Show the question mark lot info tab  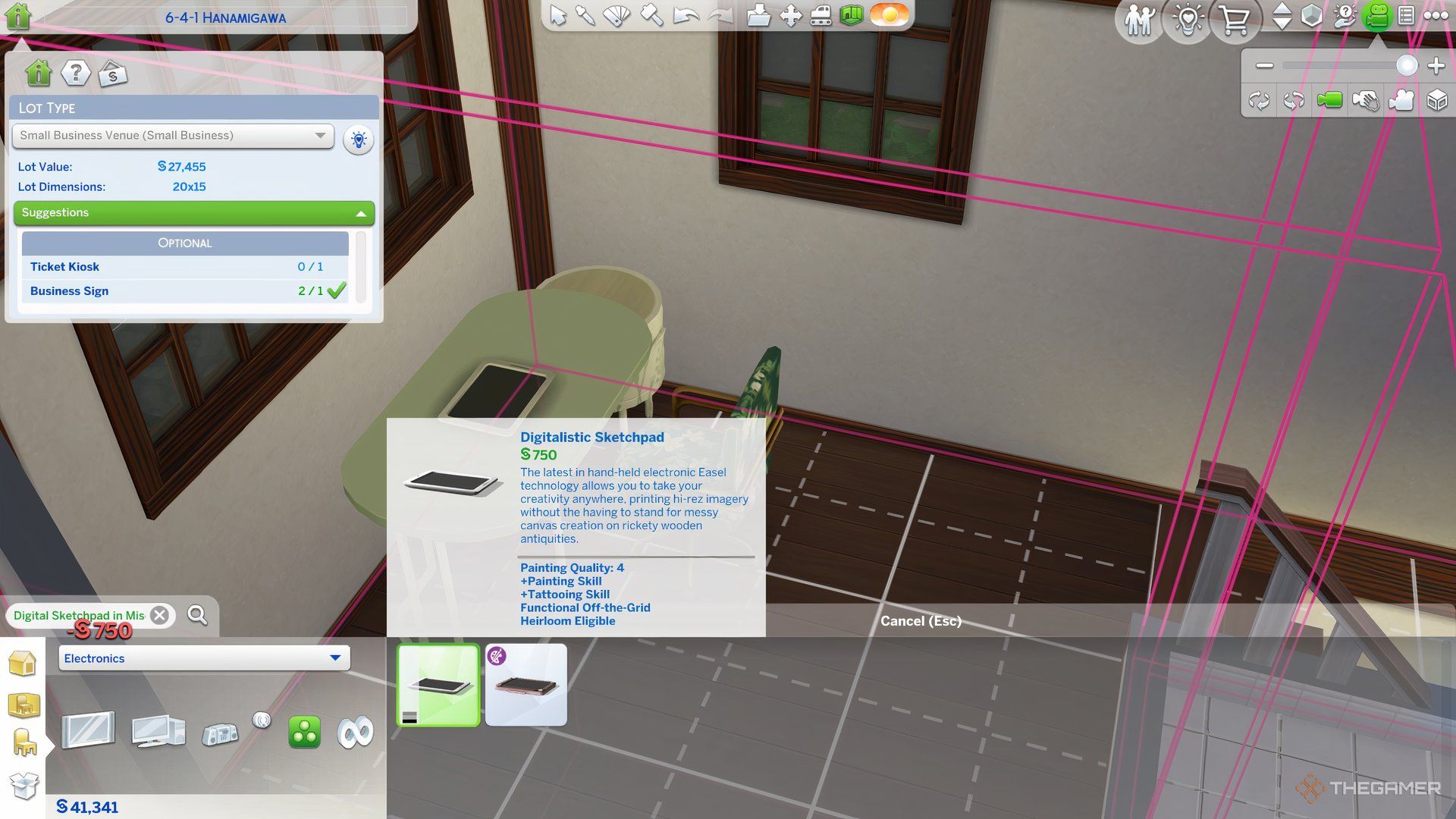point(75,74)
